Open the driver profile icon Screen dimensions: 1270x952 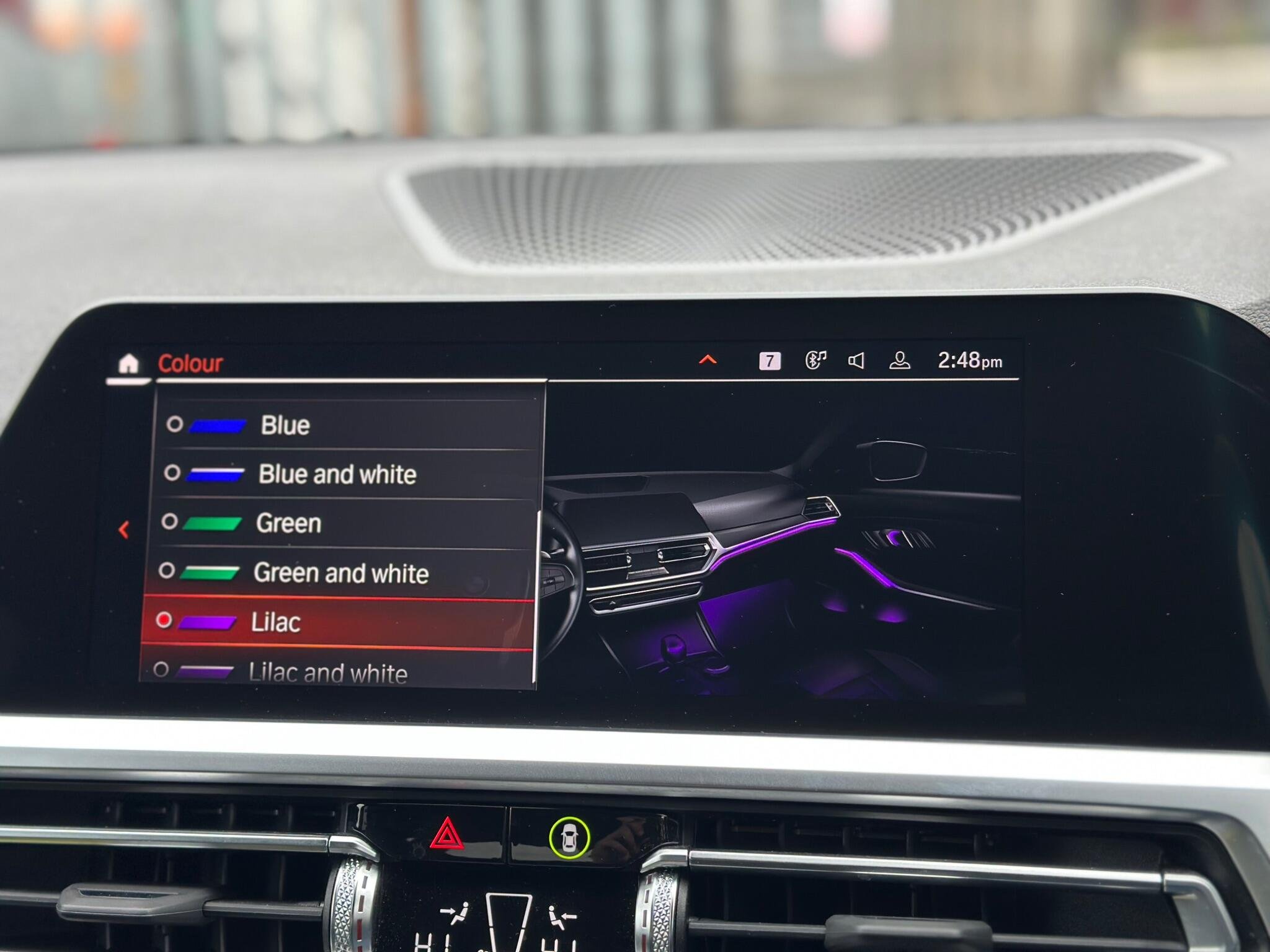(899, 361)
